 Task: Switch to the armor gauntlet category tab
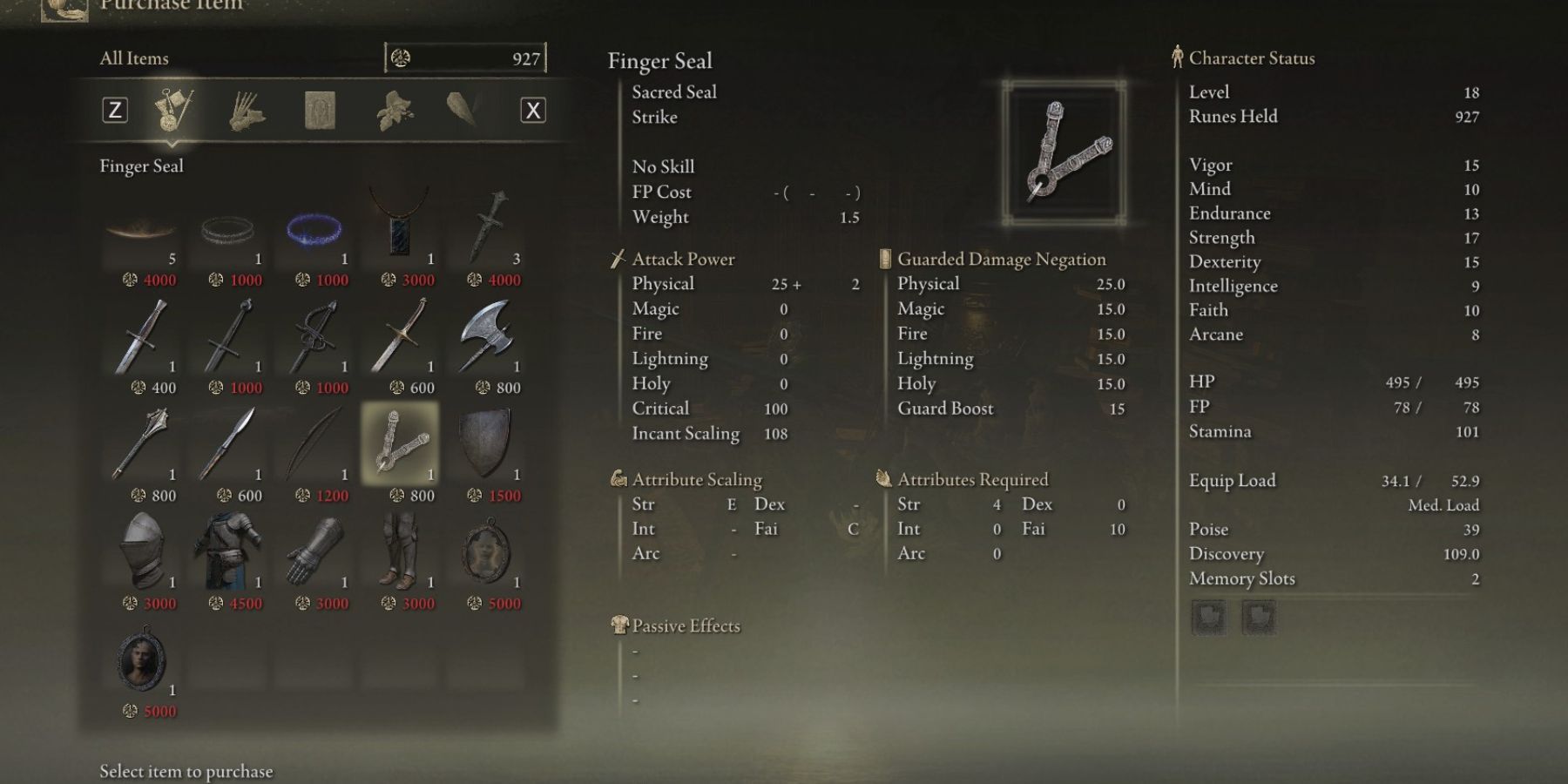[x=247, y=111]
